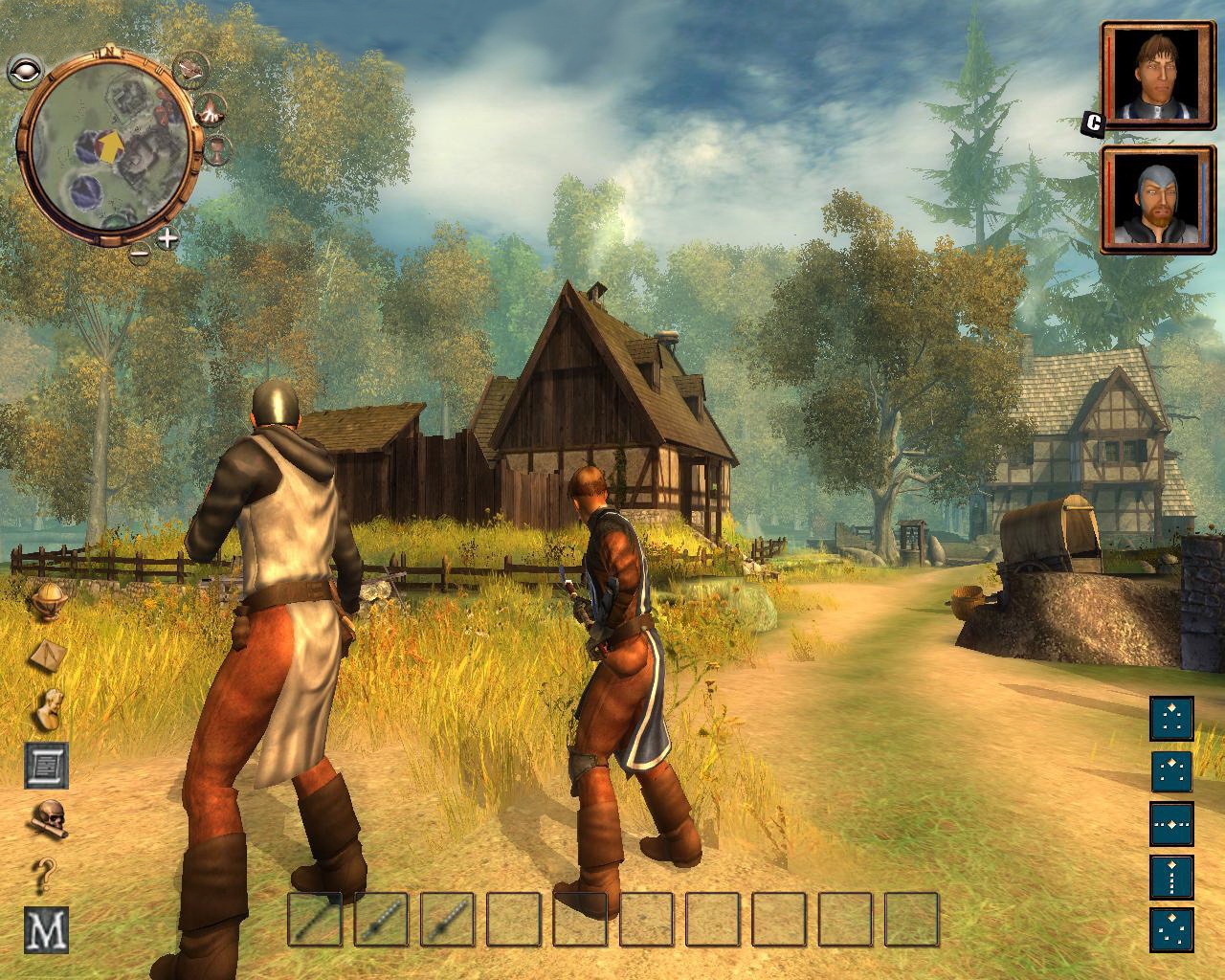Viewport: 1225px width, 980px height.
Task: Open the quest letter envelope icon
Action: tap(47, 655)
